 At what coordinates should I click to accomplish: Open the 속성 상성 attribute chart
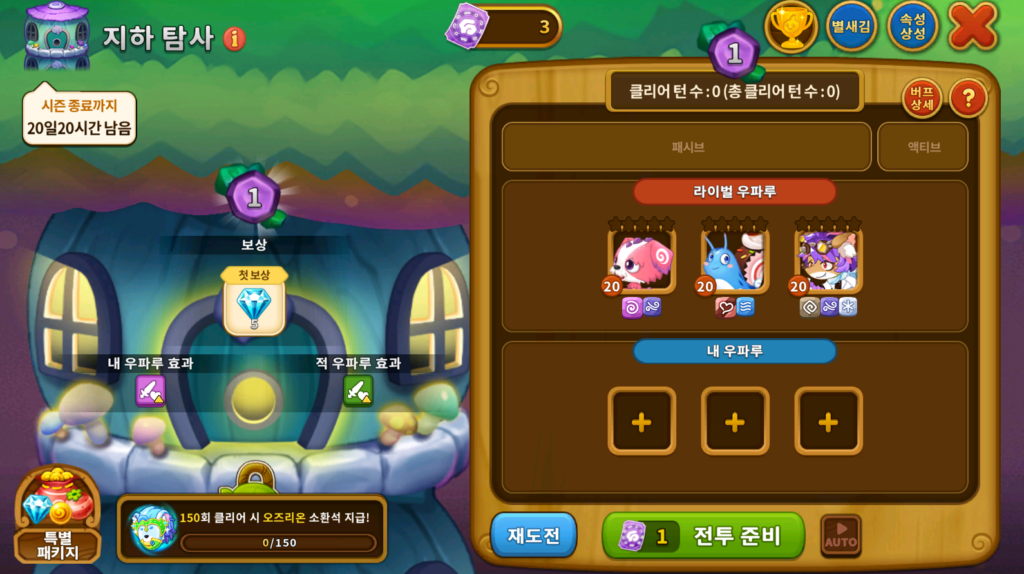pos(912,27)
